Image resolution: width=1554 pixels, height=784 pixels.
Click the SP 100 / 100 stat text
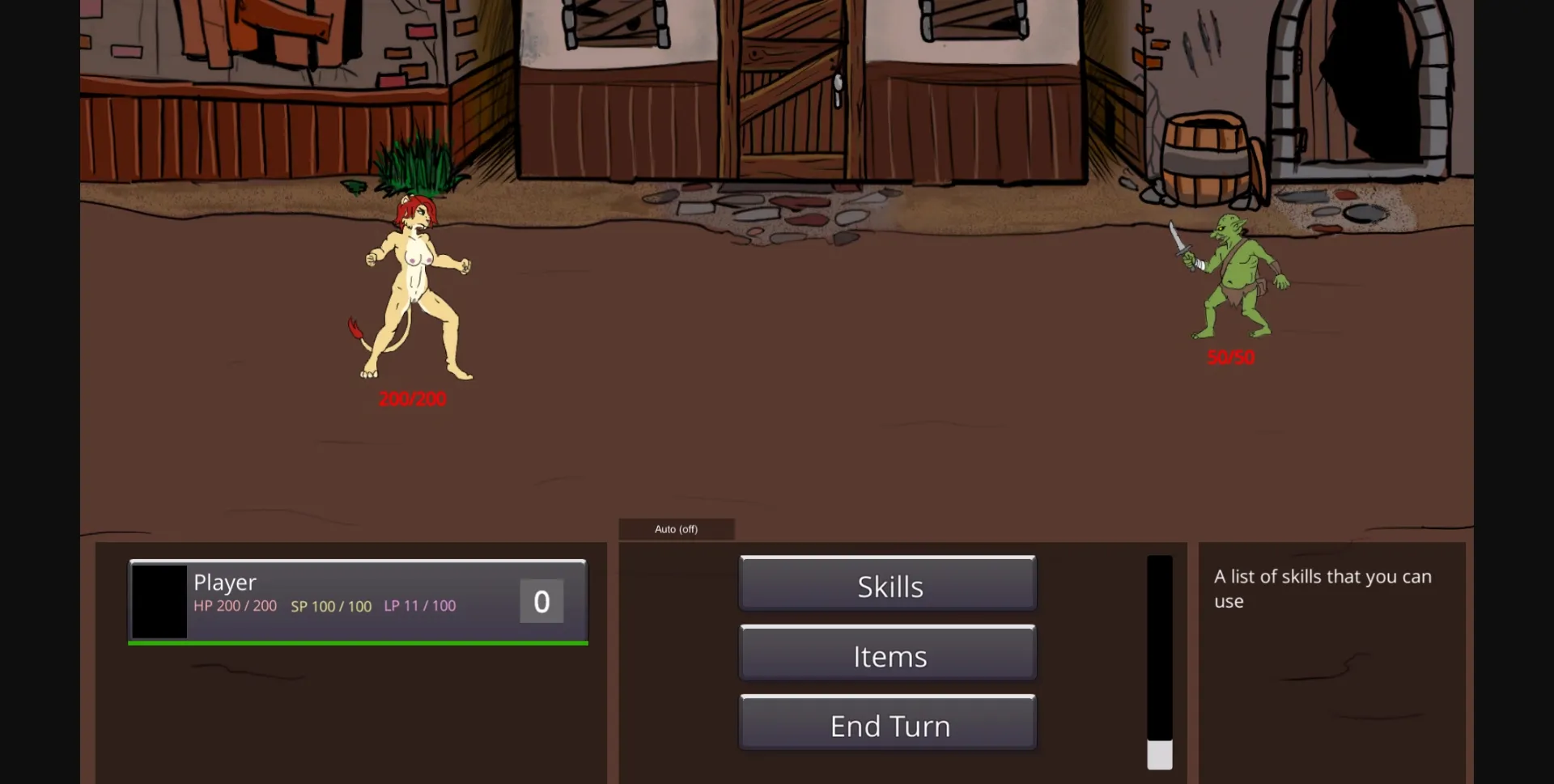[x=331, y=606]
